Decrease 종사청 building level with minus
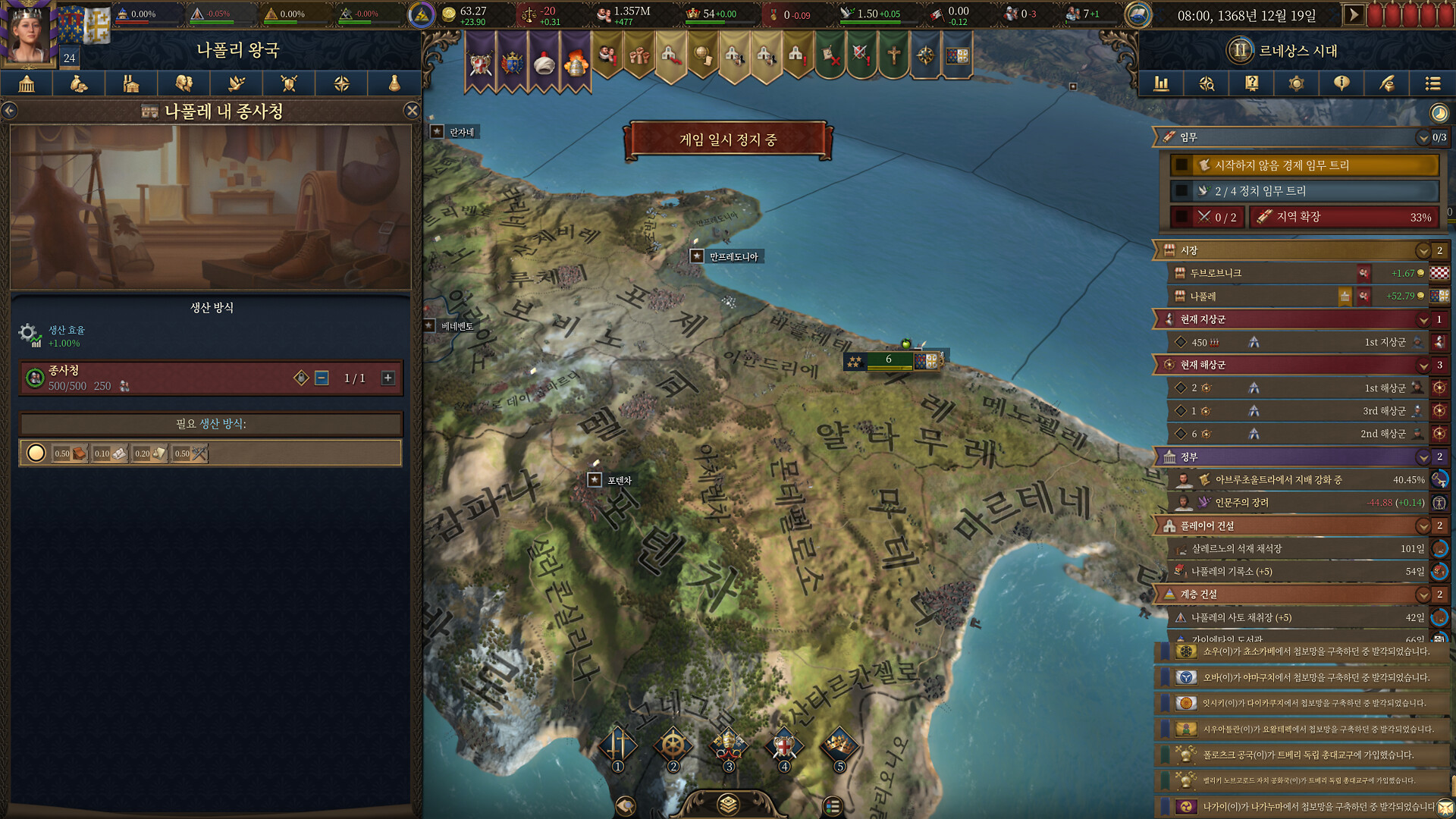Viewport: 1456px width, 819px height. (322, 378)
